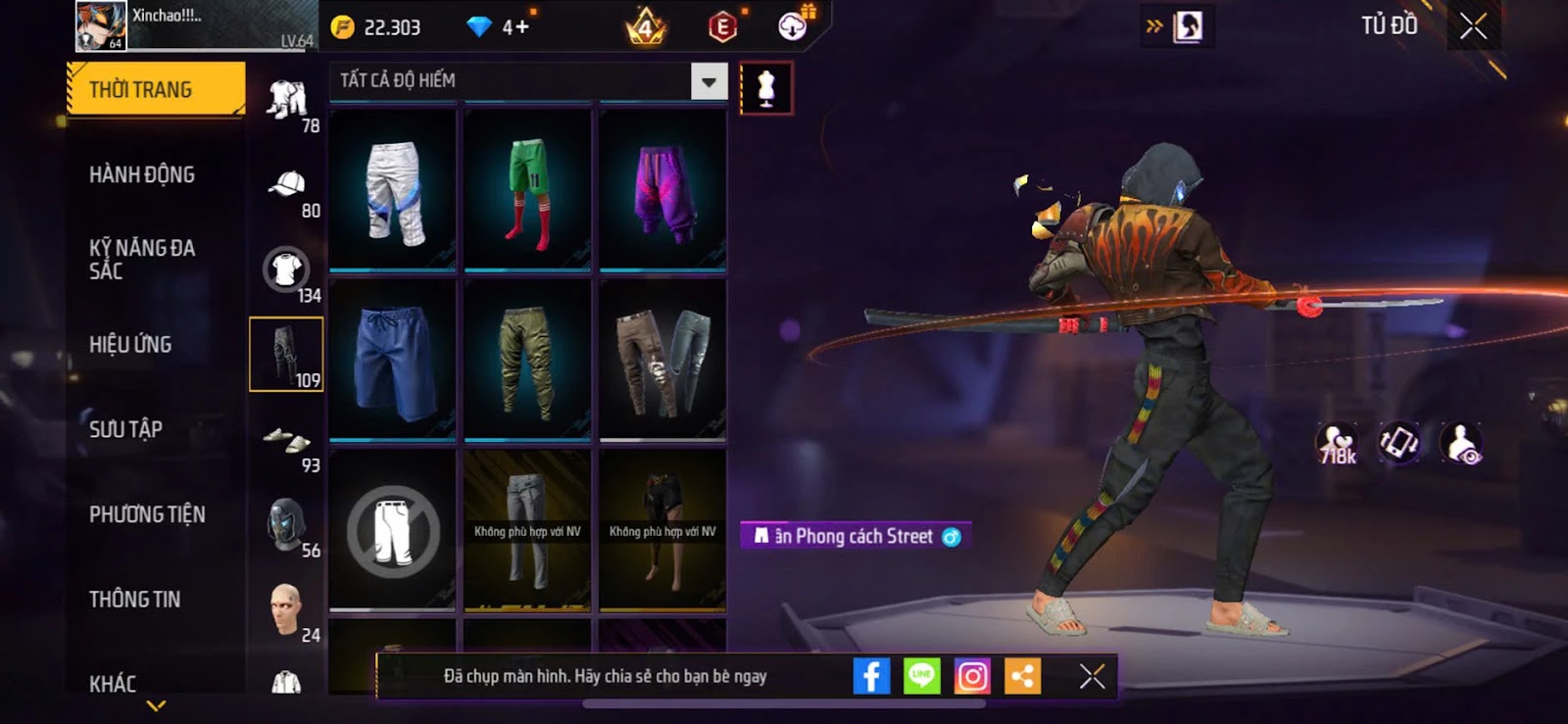Equip the blue denim shorts

[393, 359]
